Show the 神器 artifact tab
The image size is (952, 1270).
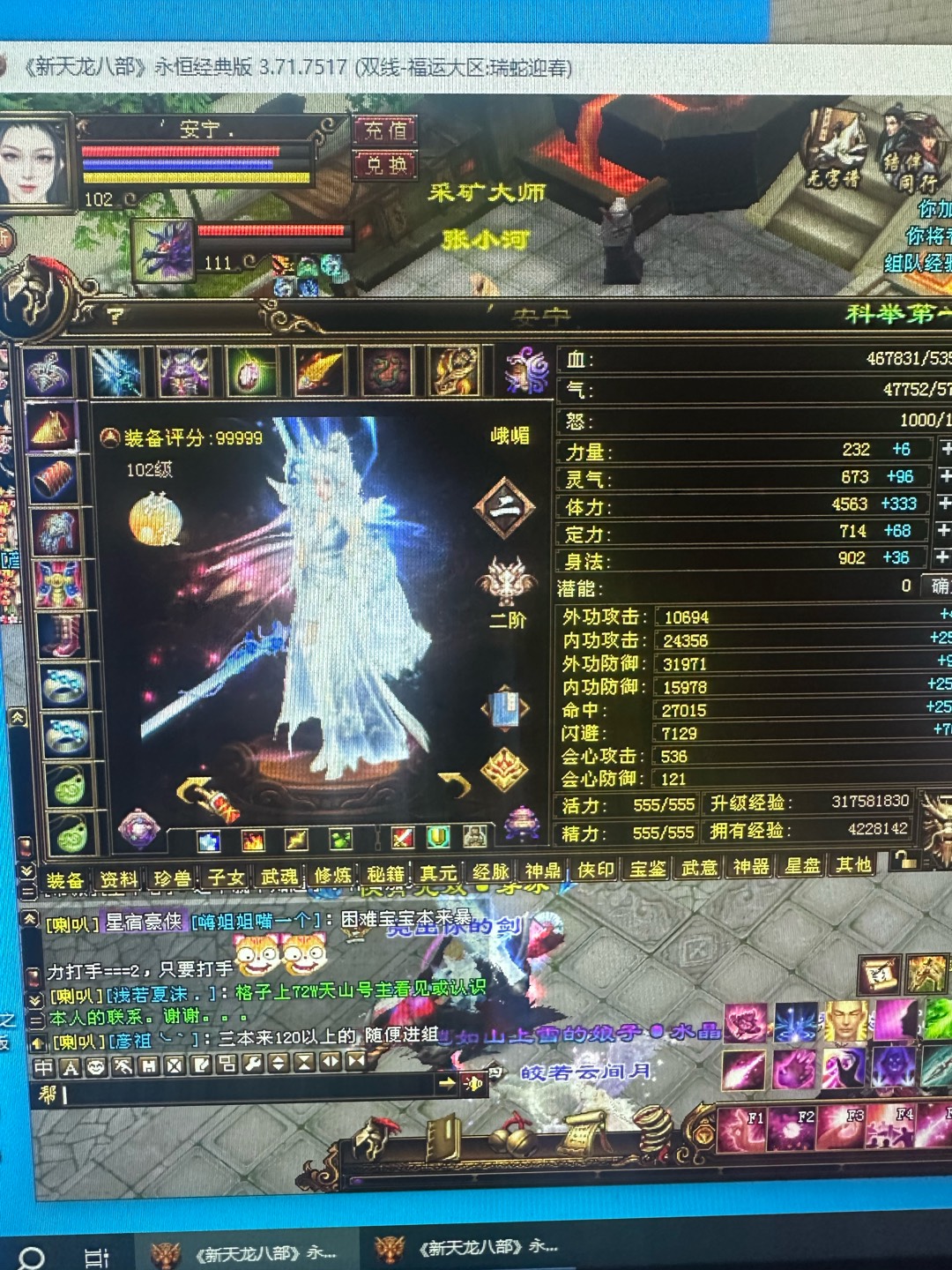(751, 867)
